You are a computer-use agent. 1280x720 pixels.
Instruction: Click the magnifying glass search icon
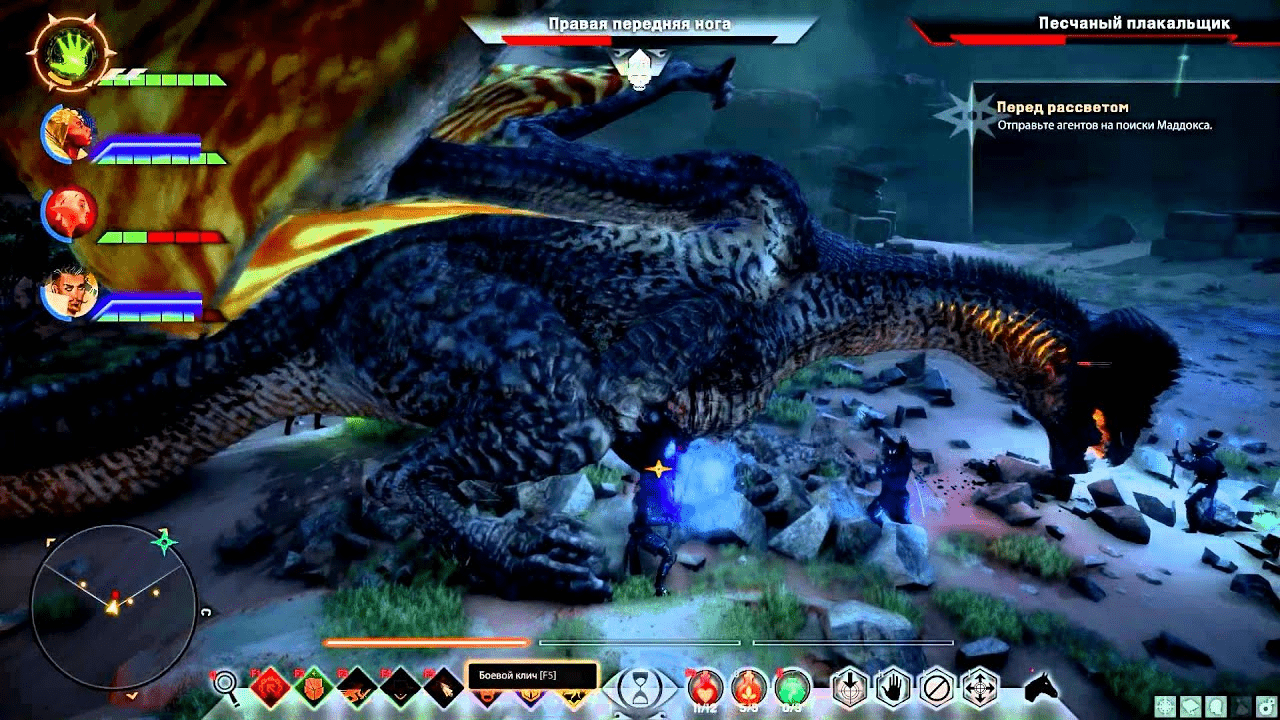tap(227, 686)
